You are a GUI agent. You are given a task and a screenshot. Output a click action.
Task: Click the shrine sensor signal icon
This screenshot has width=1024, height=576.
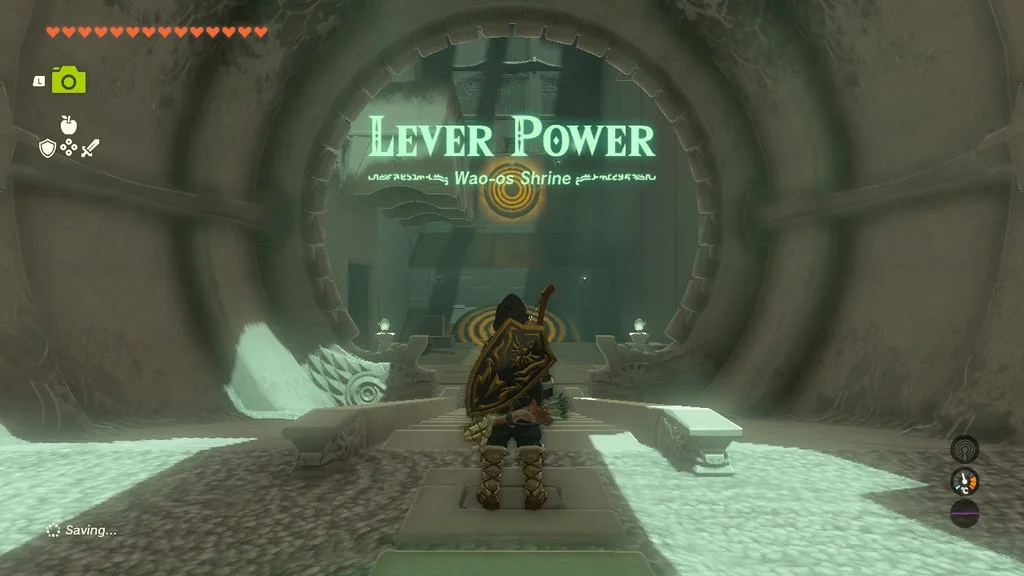point(964,448)
